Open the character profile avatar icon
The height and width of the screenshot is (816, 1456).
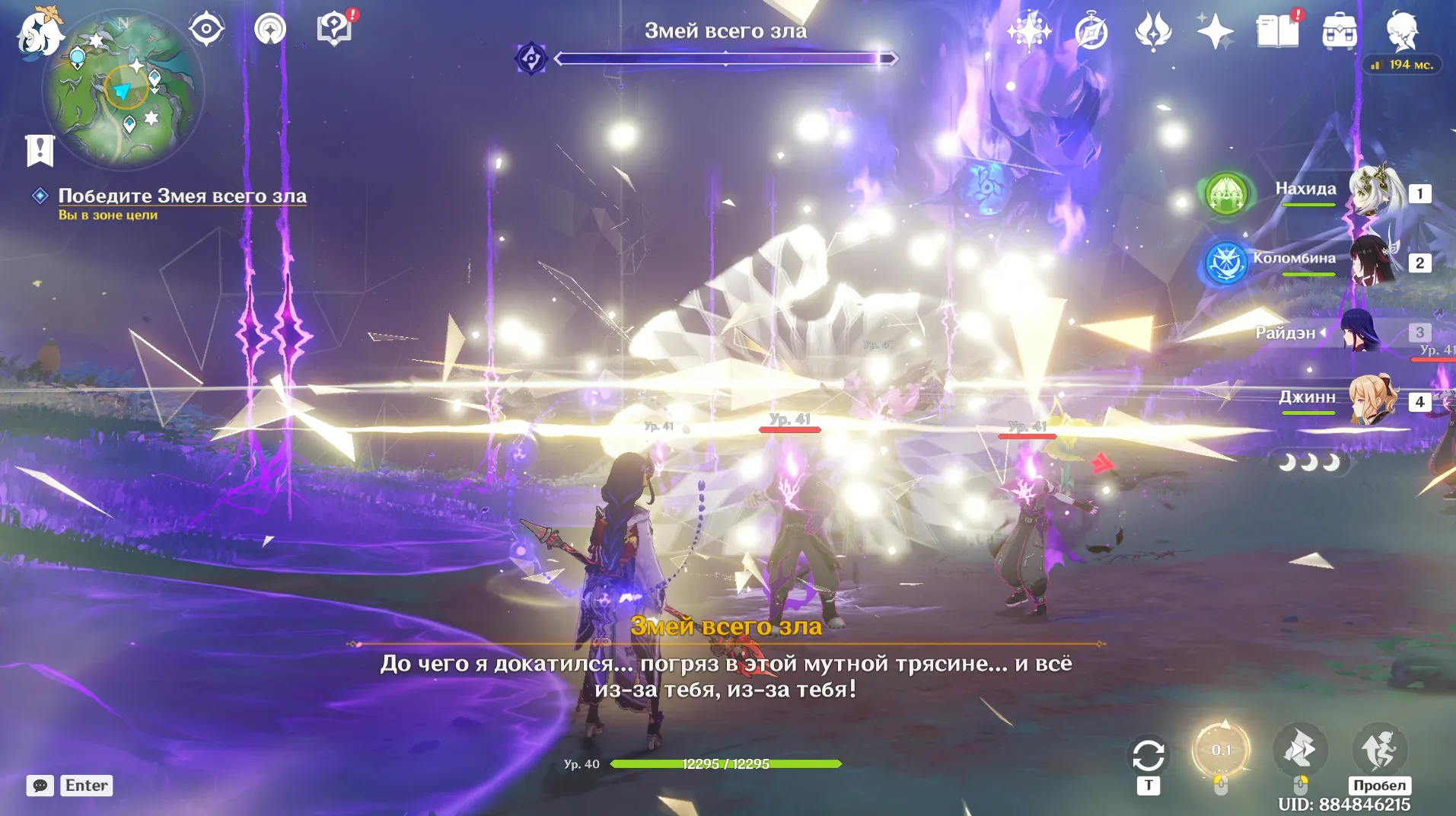click(x=1403, y=29)
